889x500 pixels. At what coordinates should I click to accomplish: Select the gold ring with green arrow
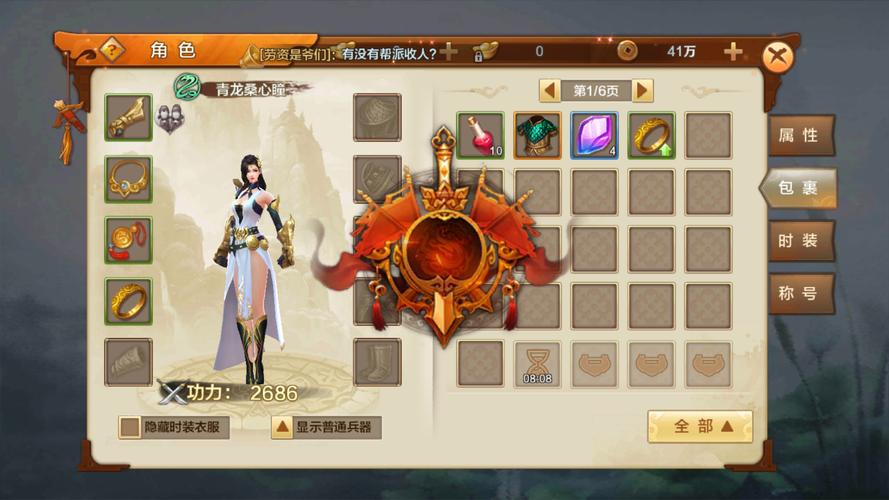(x=652, y=135)
